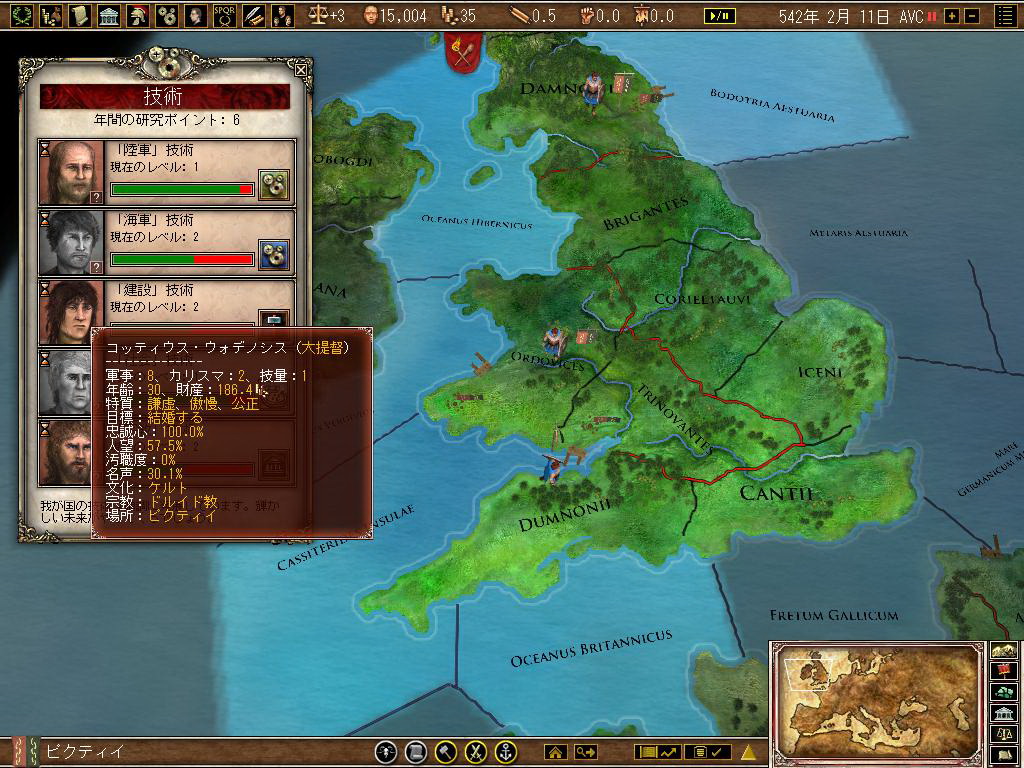Screen dimensions: 1024x768
Task: Click the crossed swords icon in bottom bar
Action: coord(477,751)
